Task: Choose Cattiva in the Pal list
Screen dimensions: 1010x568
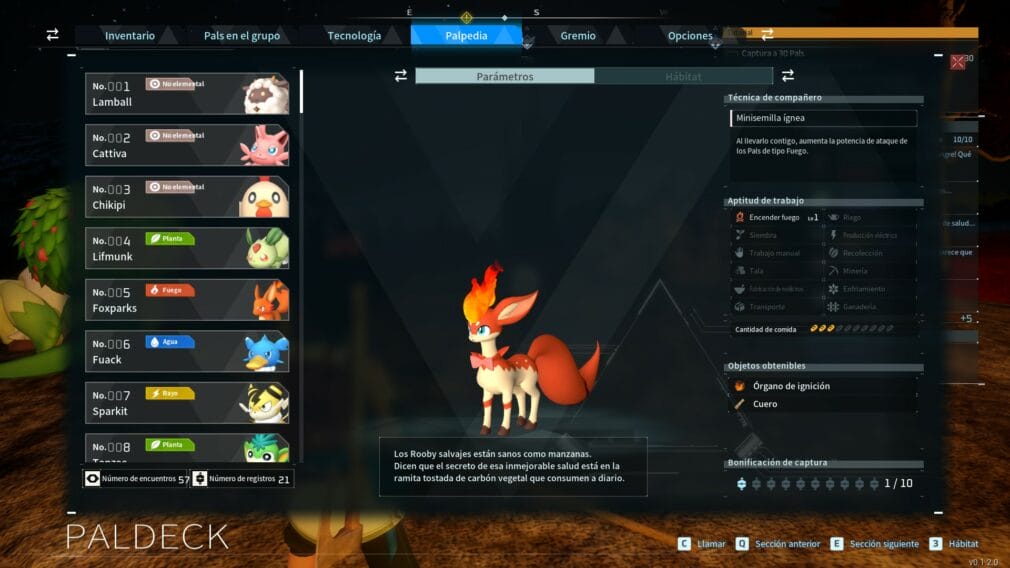Action: (187, 145)
